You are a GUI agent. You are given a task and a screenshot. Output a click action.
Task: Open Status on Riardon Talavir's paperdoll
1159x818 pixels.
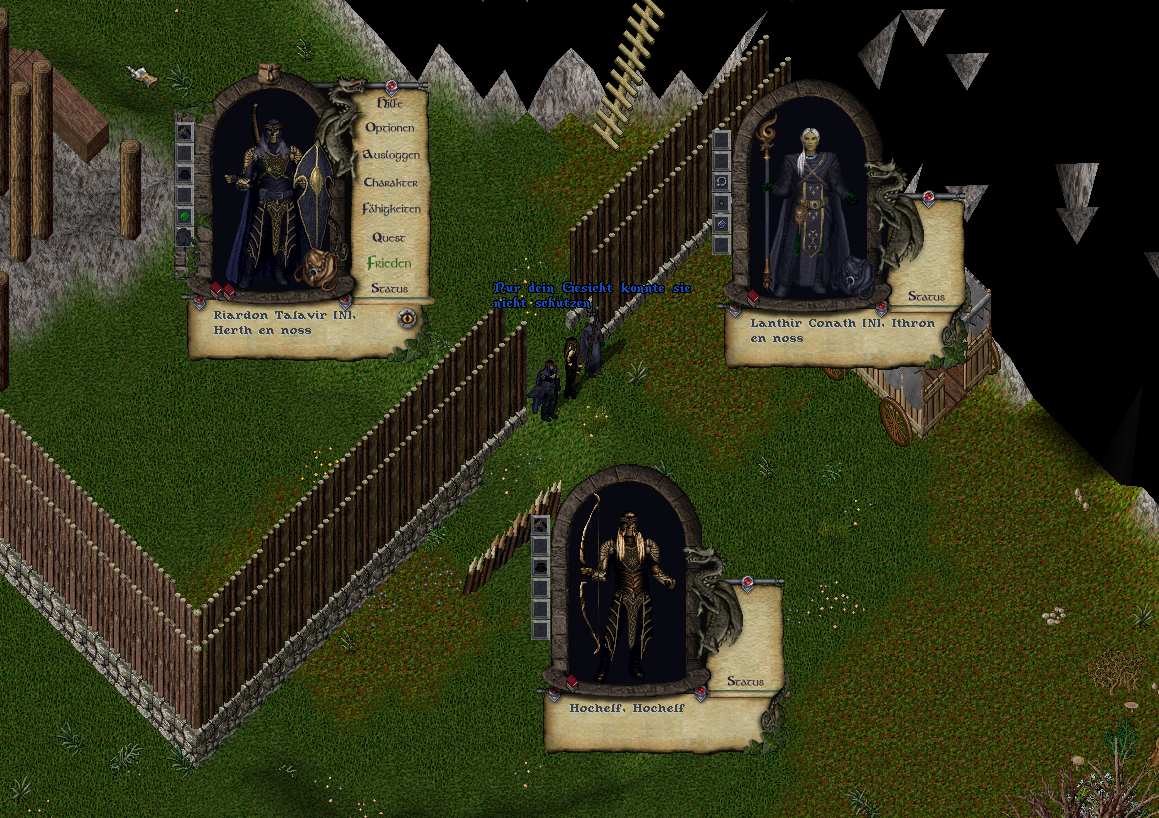point(389,288)
